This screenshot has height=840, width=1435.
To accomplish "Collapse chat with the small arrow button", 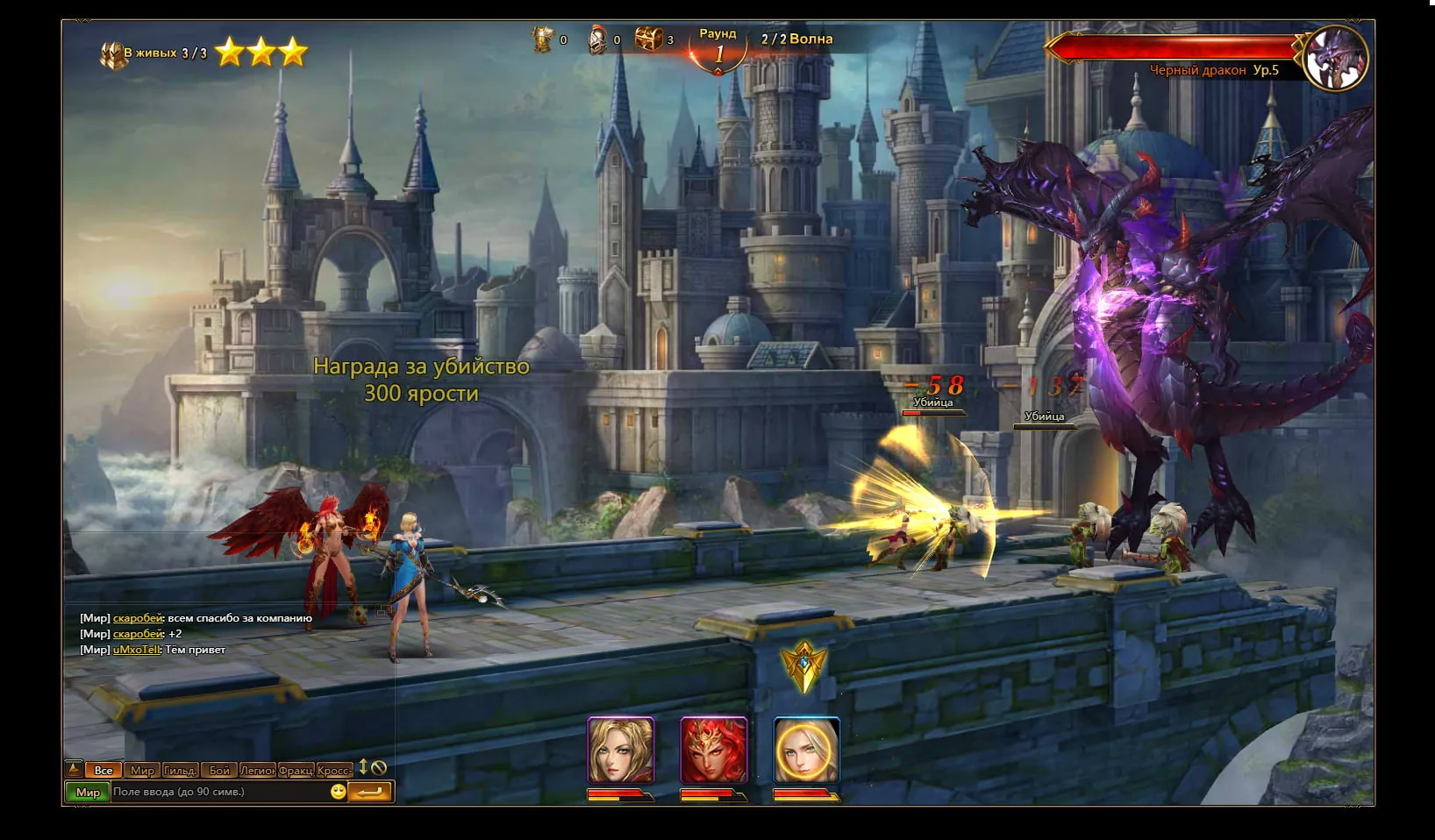I will [x=75, y=769].
